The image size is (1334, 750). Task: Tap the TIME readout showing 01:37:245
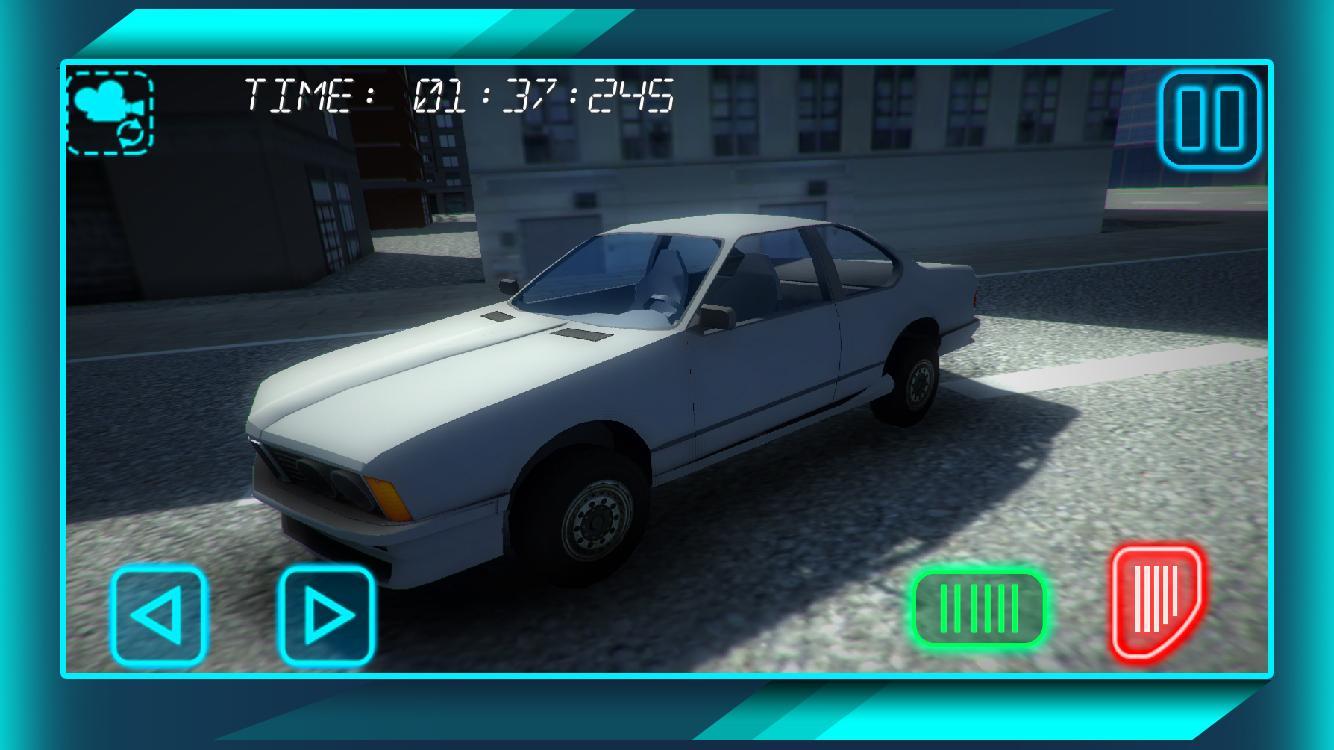(x=455, y=95)
